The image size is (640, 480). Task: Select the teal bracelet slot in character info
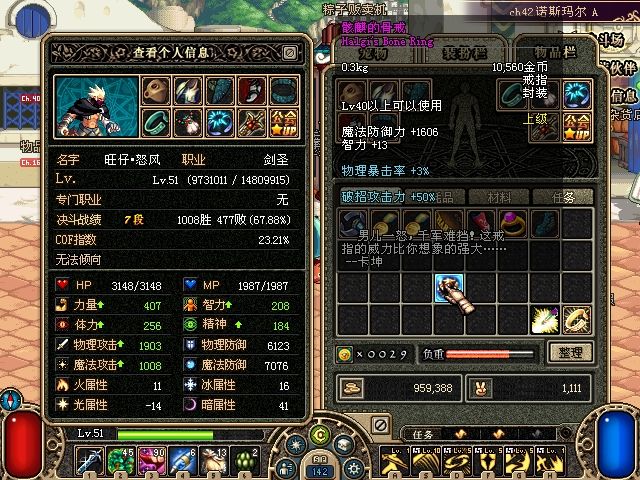tap(155, 122)
